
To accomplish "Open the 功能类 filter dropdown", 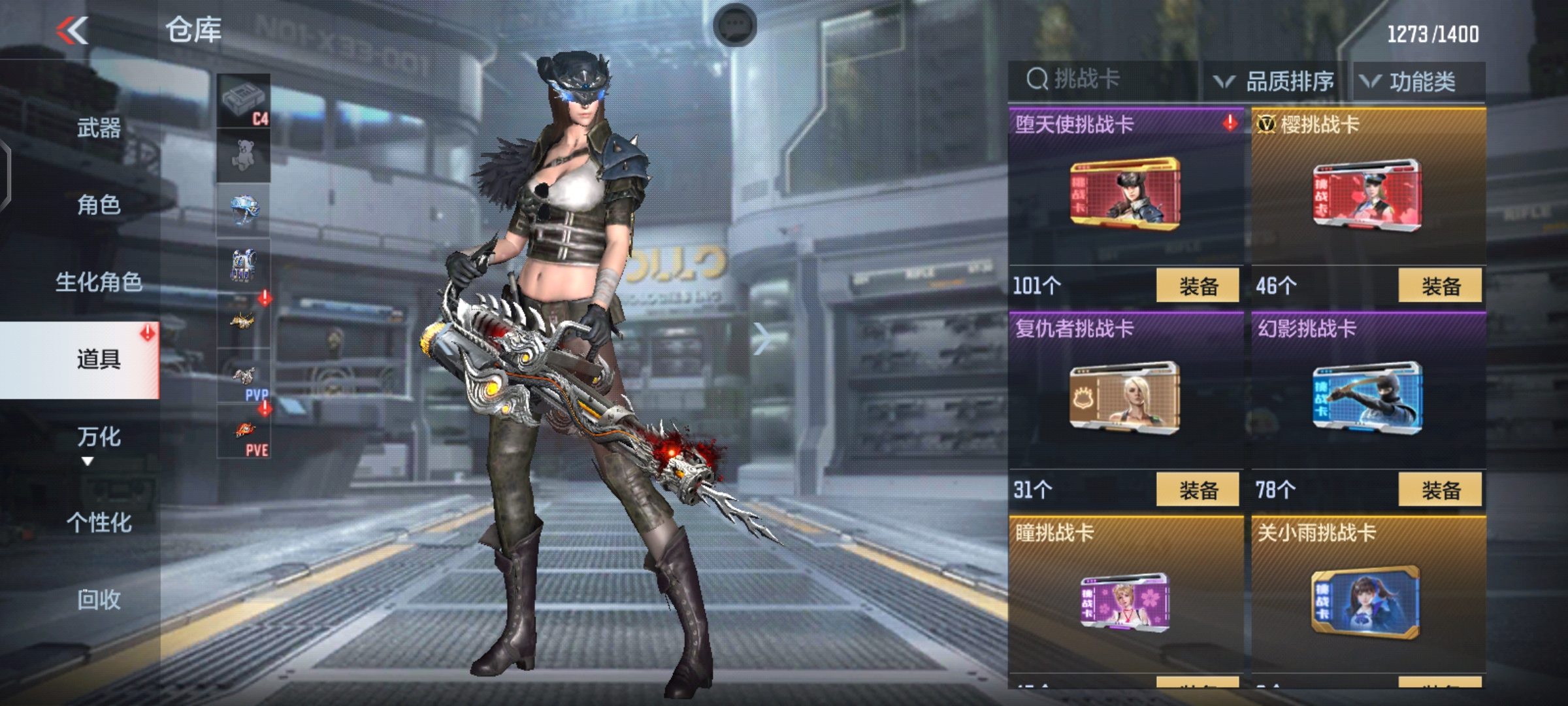I will [1410, 82].
